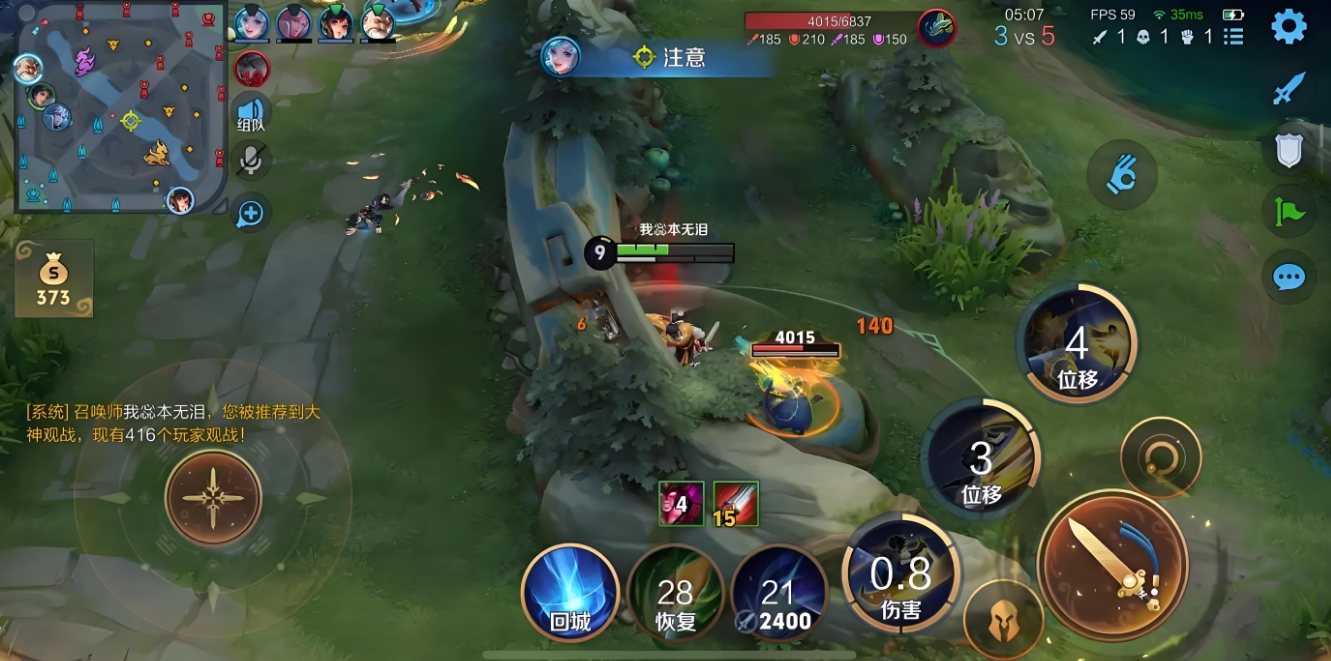Open the gold shop showing 373

(x=54, y=279)
